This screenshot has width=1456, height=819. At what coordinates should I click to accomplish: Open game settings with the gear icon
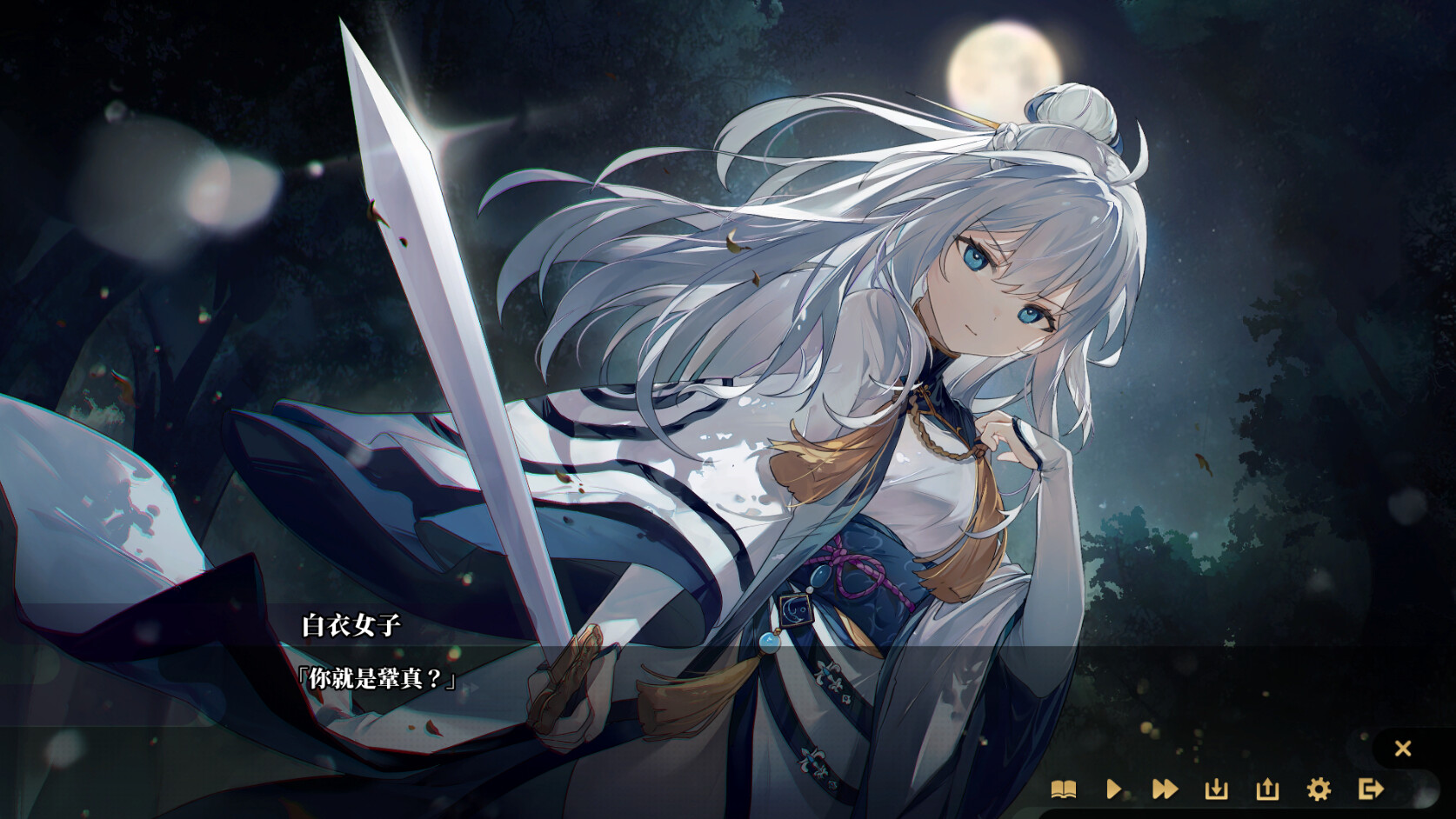[1318, 790]
